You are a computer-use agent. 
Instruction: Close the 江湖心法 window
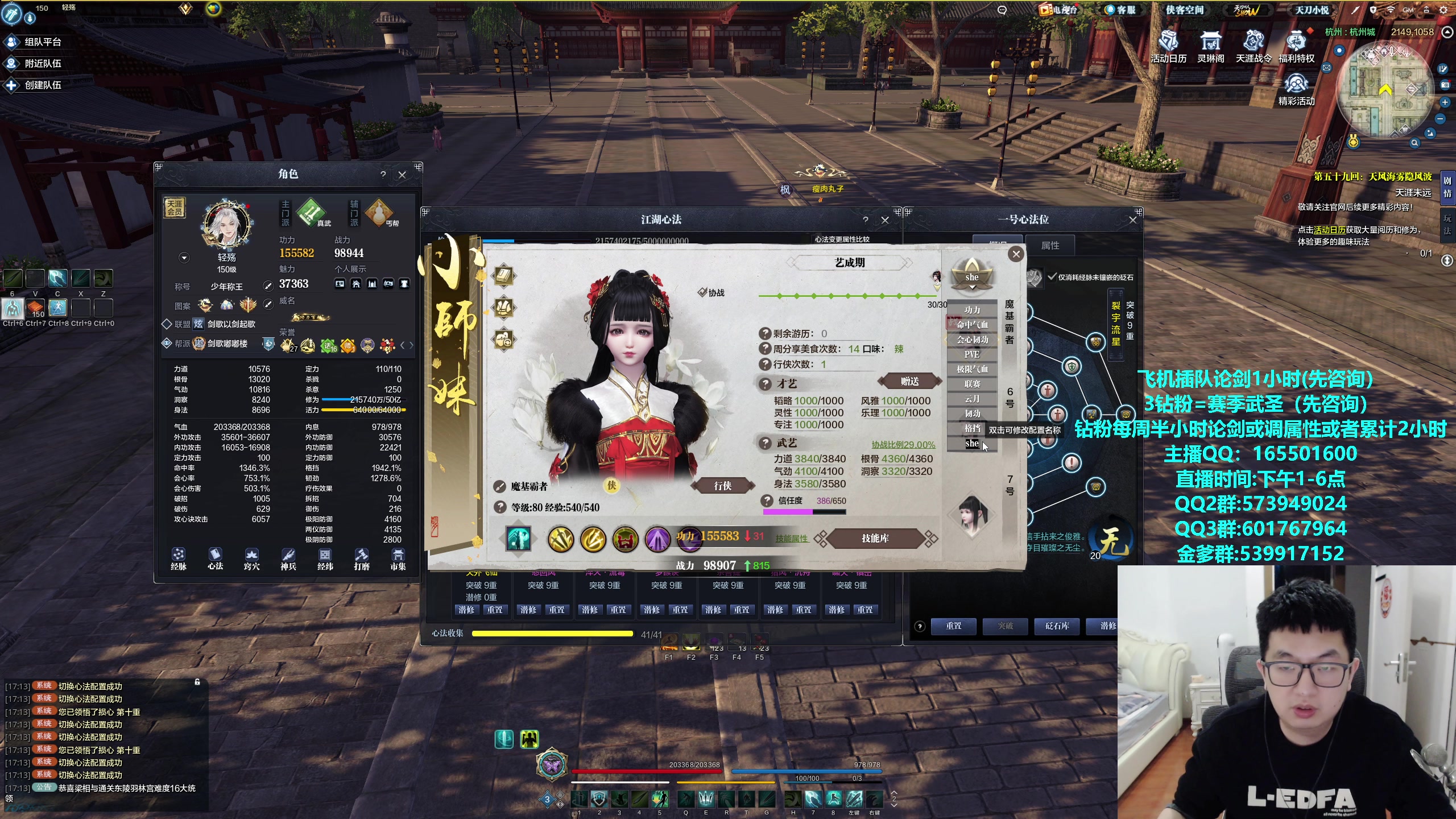pos(885,220)
